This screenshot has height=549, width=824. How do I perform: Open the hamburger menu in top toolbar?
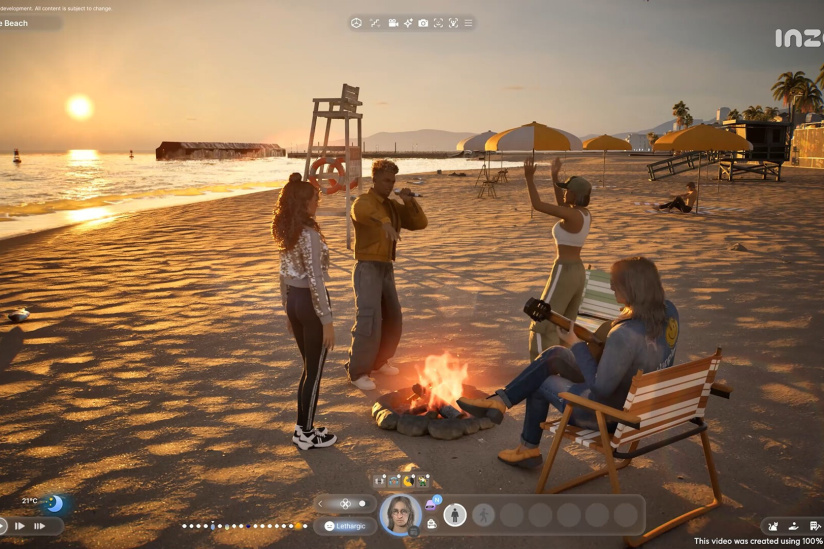(469, 22)
